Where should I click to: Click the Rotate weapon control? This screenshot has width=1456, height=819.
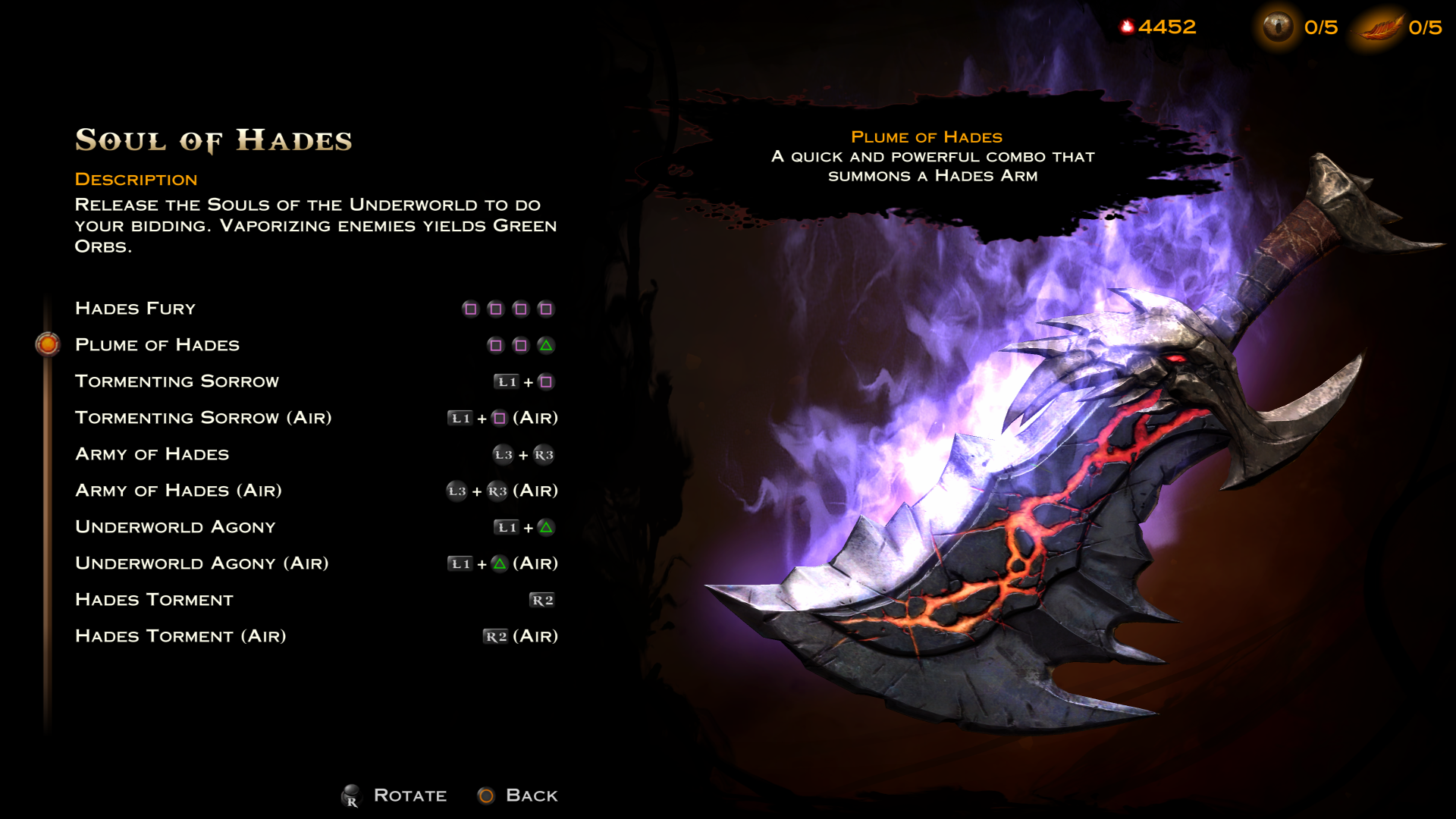pos(395,795)
